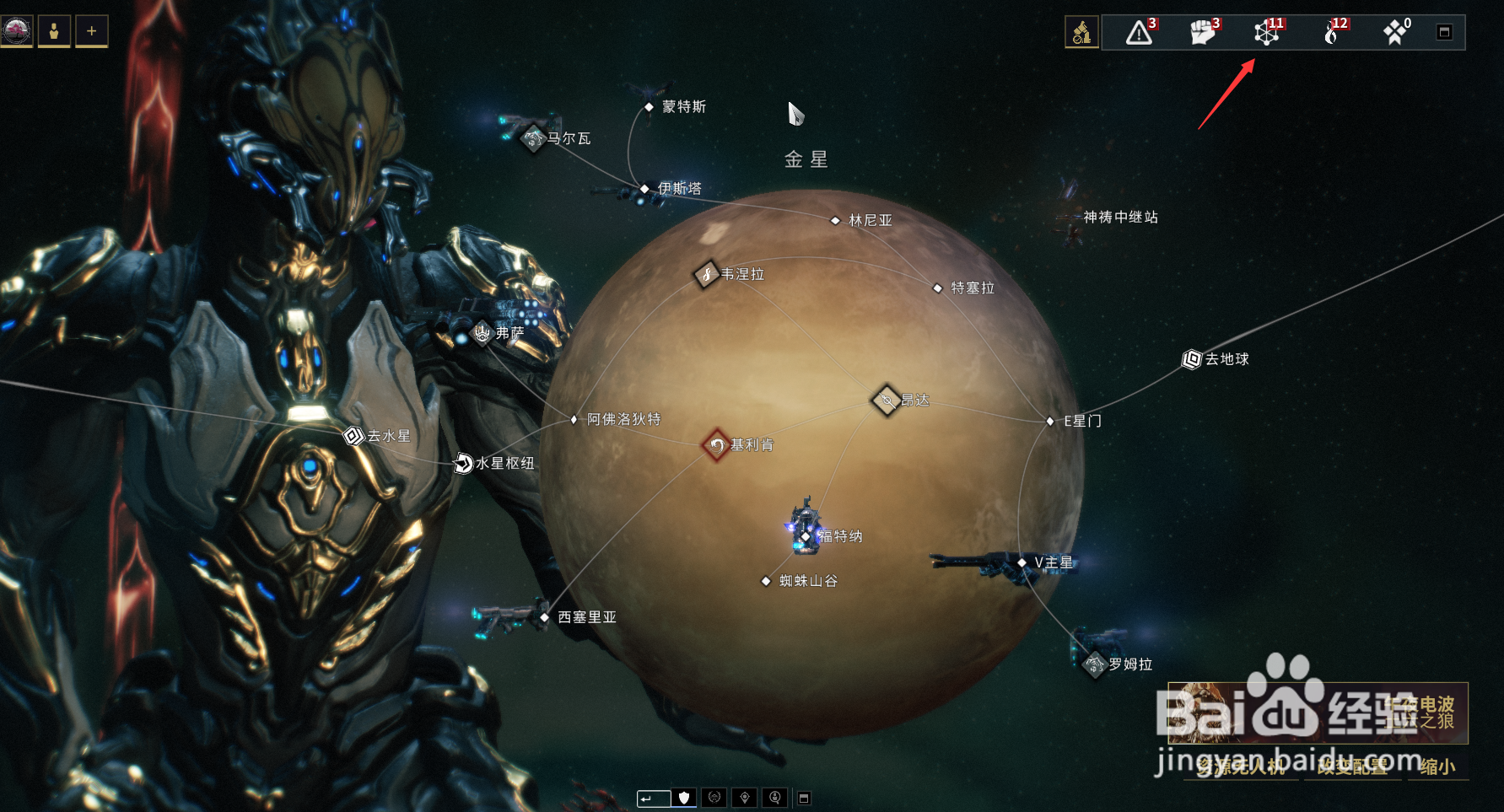1504x812 pixels.
Task: View the Nightwave flame icon with 12 count
Action: point(1333,34)
